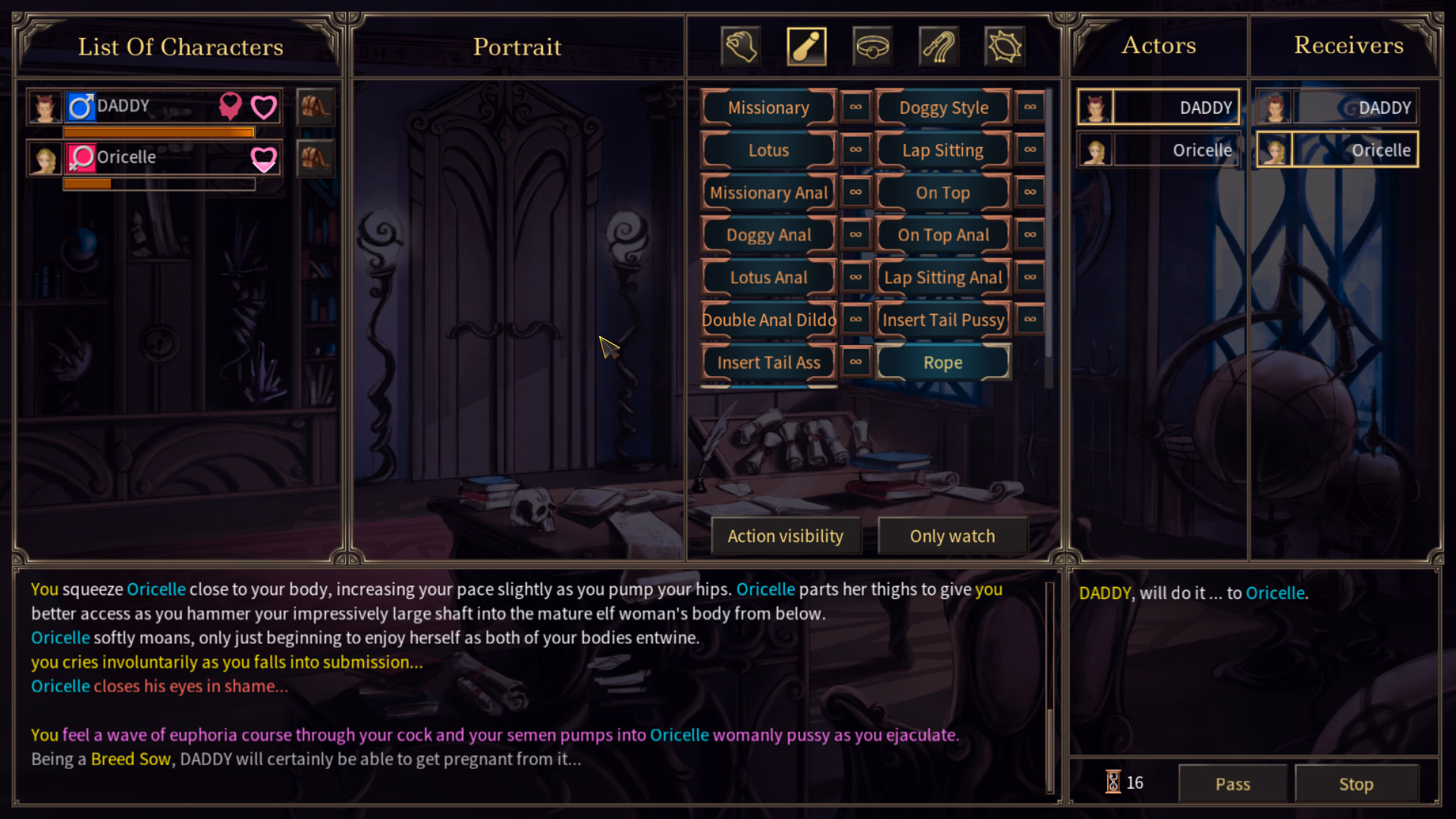Click the clothing icon beside DADDY's row
1456x819 pixels.
(315, 107)
